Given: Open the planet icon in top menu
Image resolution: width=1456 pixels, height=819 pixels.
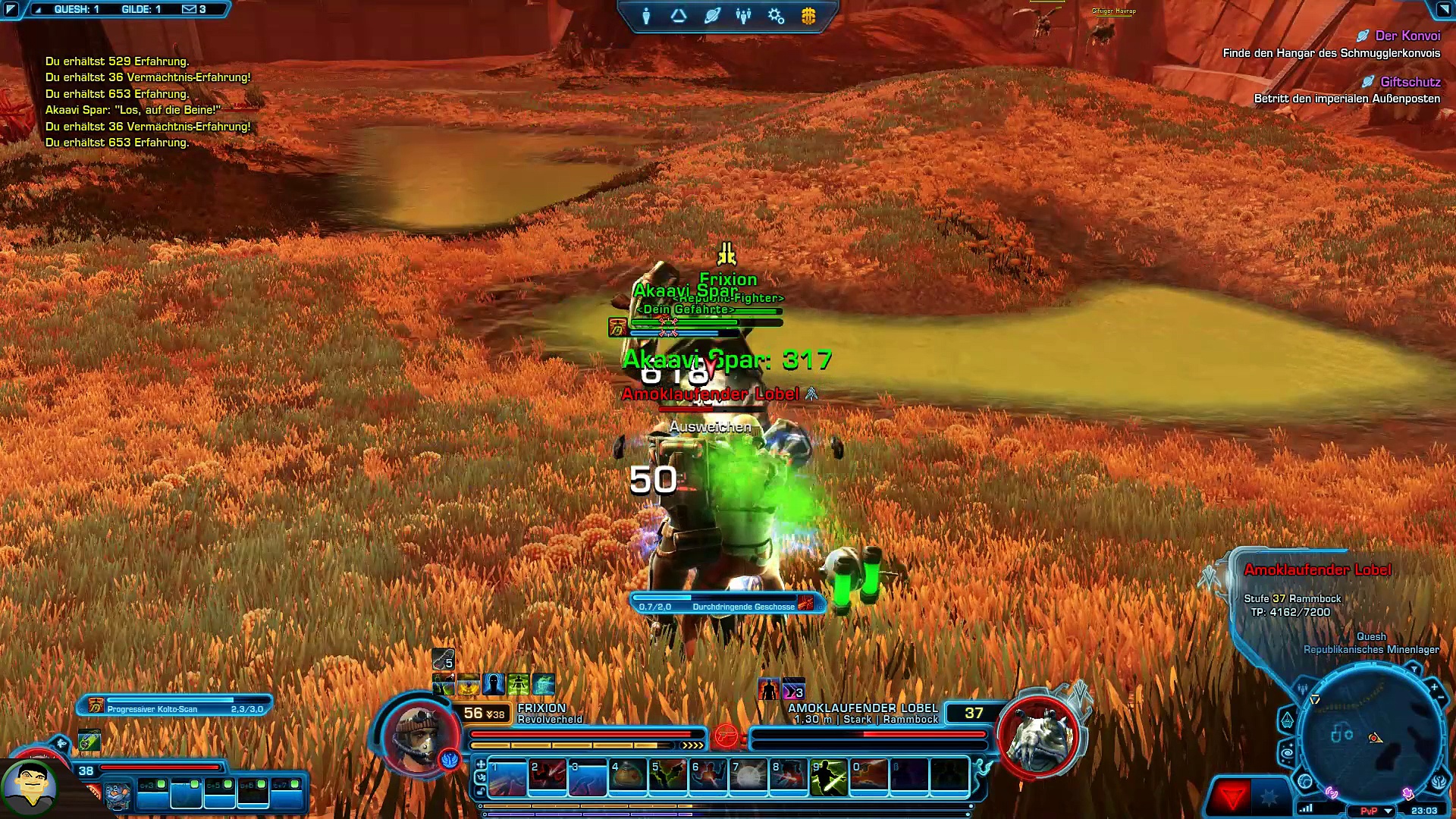Looking at the screenshot, I should [711, 16].
